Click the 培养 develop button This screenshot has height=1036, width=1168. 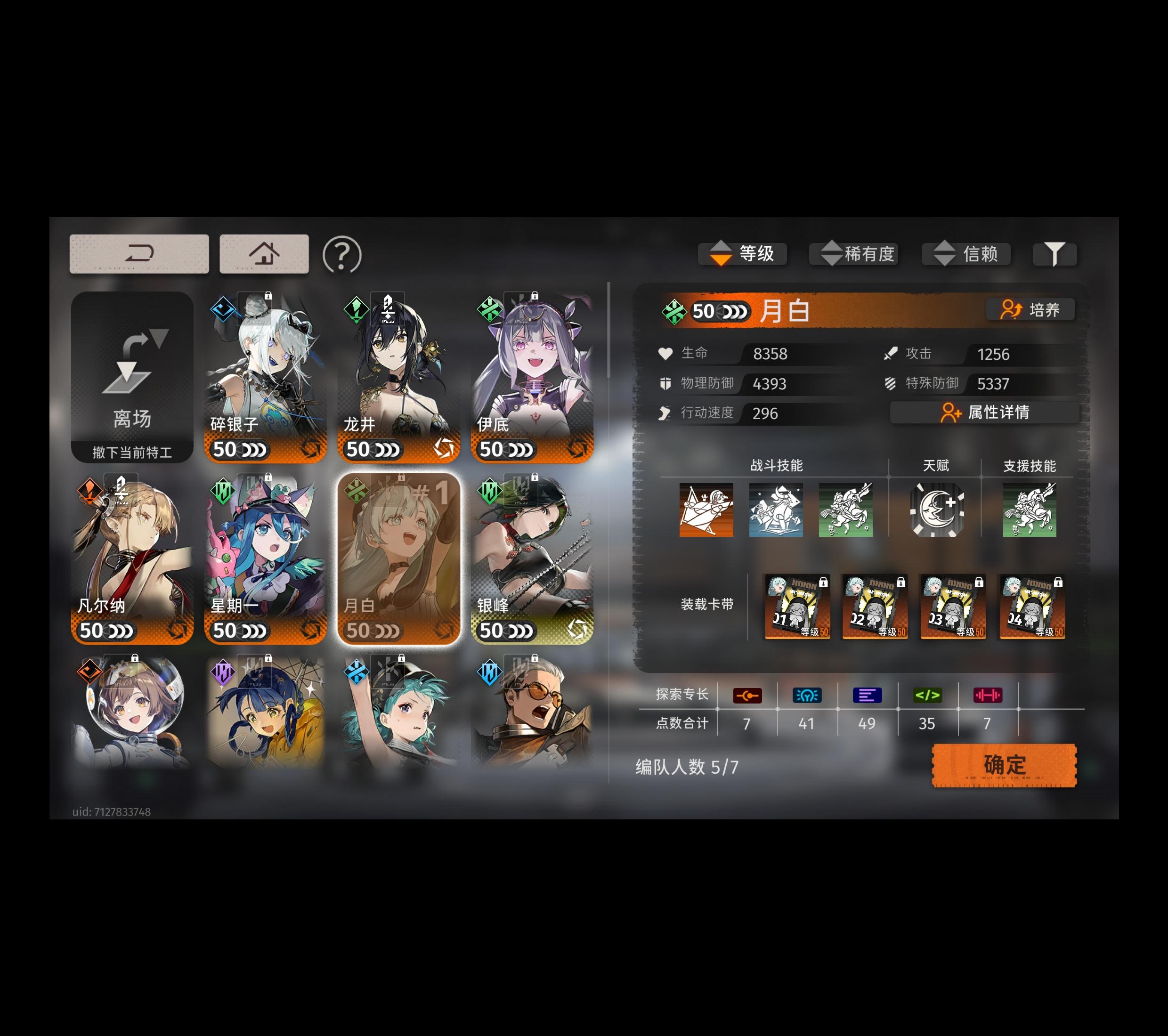tap(1031, 310)
